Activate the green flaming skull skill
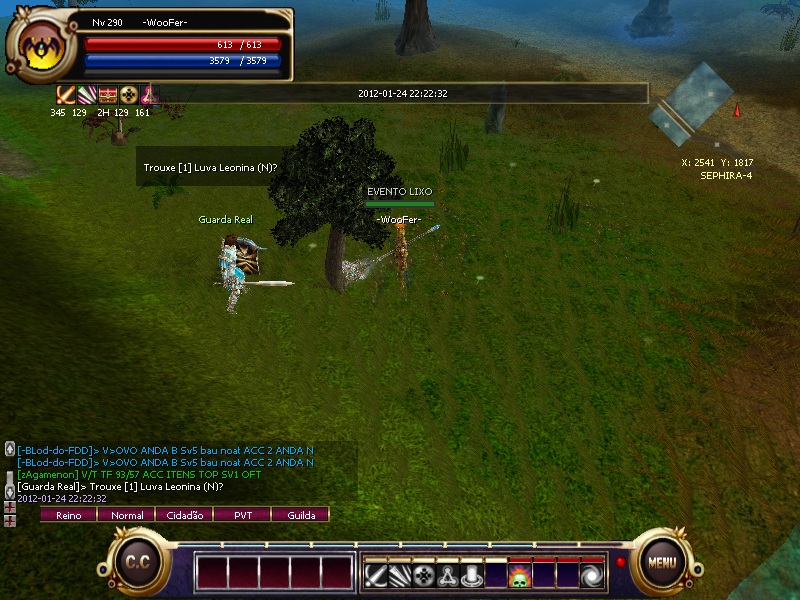800x600 pixels. 520,576
